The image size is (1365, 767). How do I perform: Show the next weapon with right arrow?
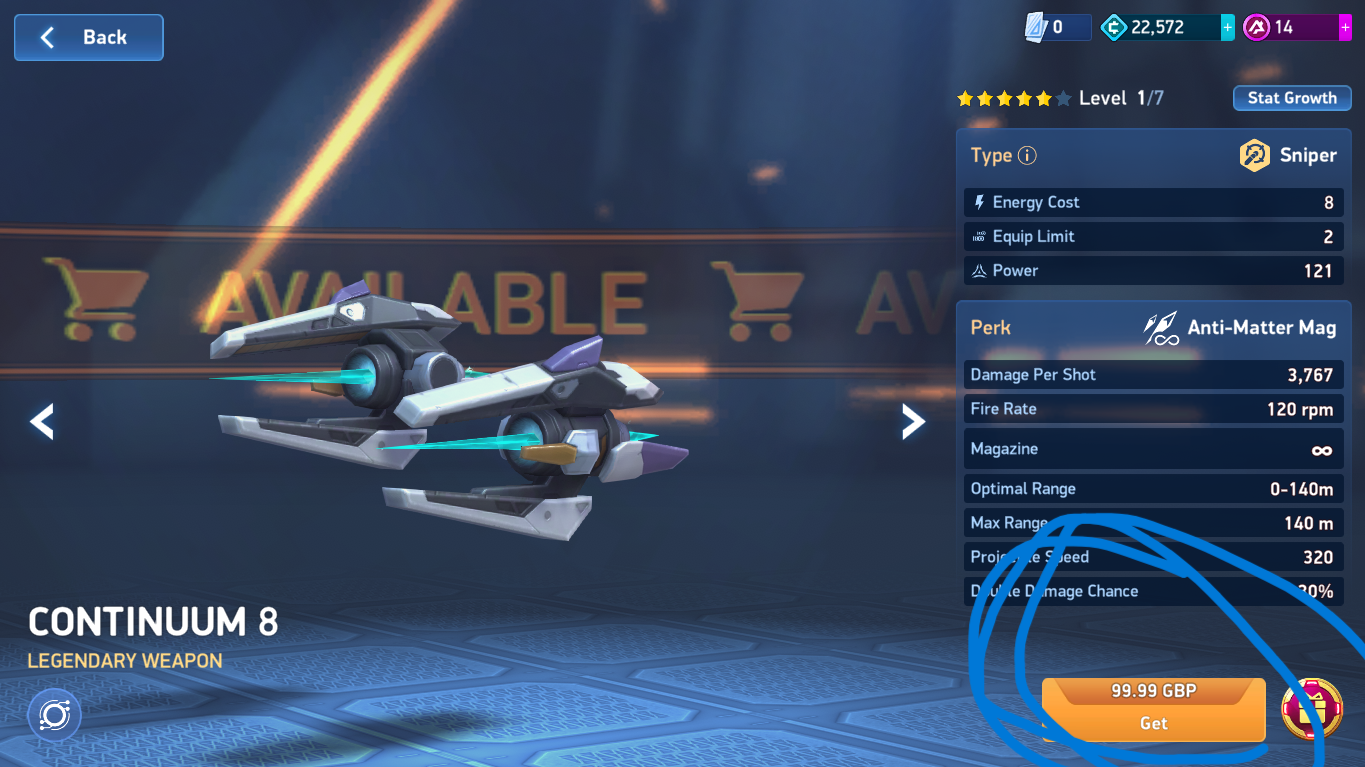point(913,422)
